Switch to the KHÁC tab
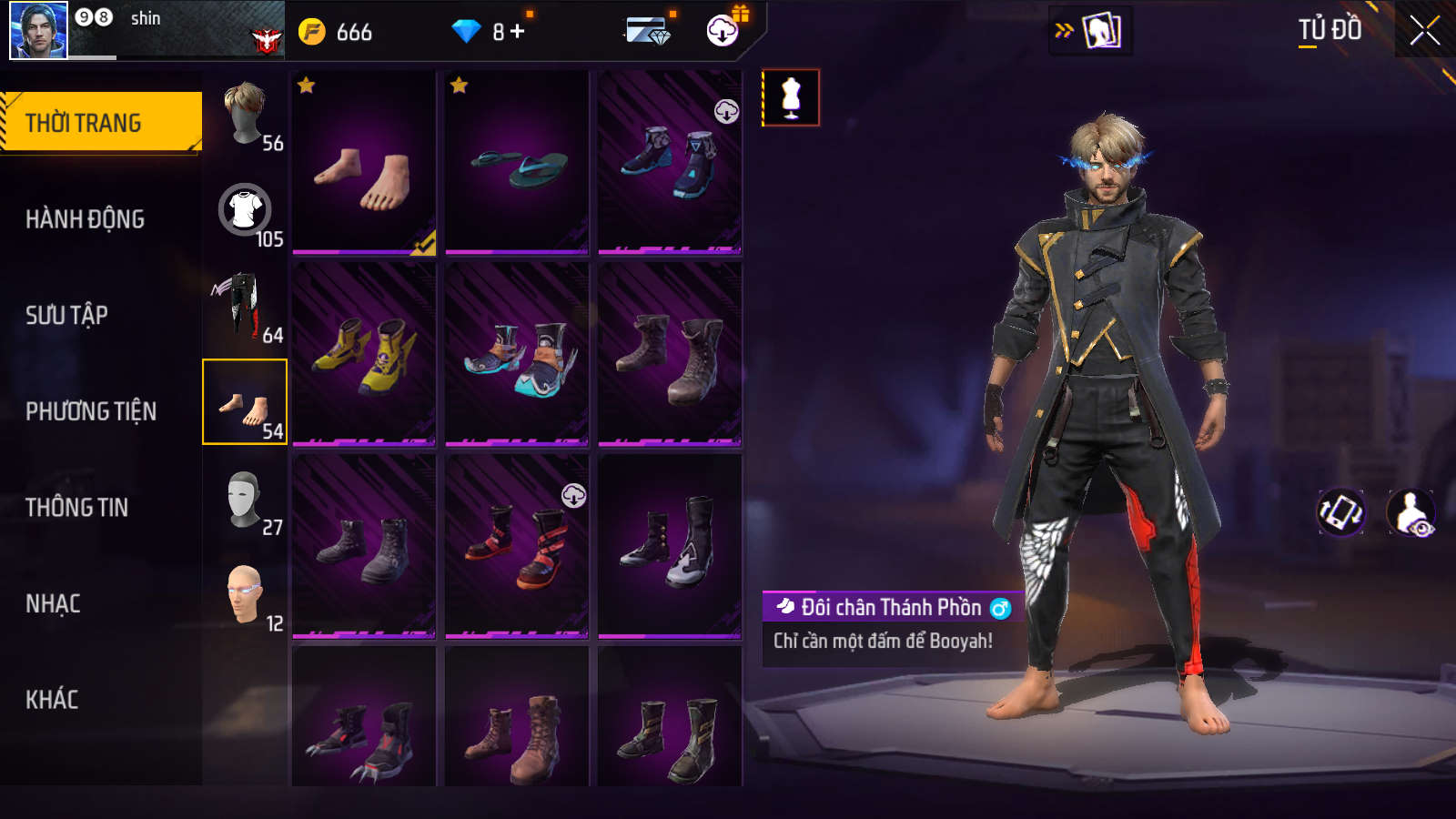 [52, 700]
